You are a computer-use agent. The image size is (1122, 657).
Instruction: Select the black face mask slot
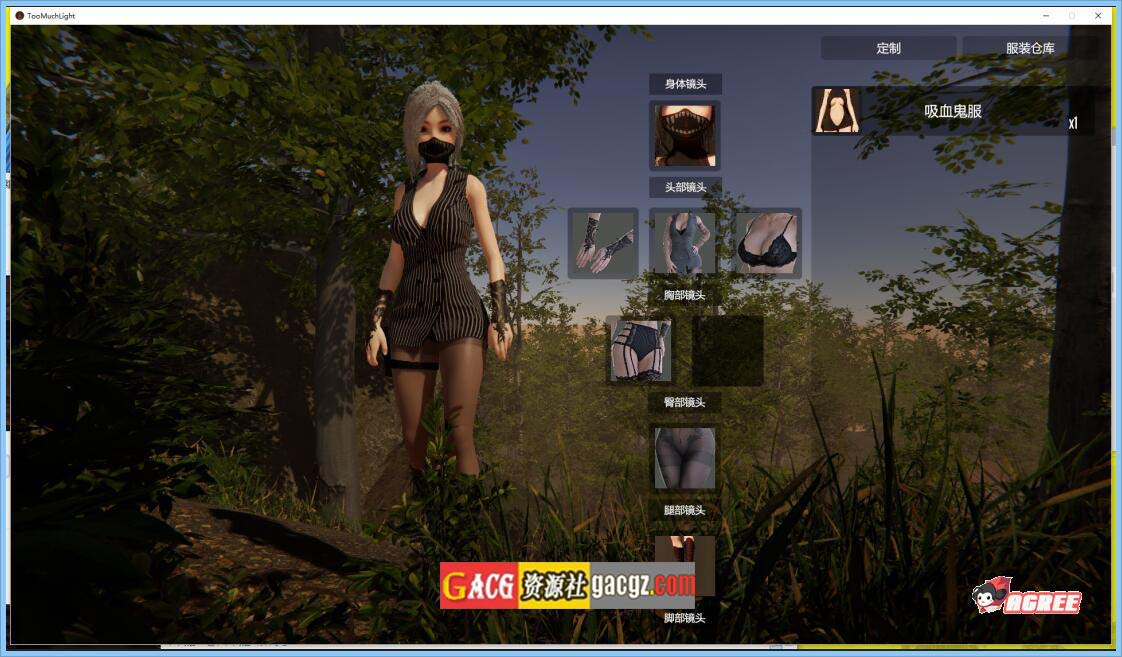(685, 136)
